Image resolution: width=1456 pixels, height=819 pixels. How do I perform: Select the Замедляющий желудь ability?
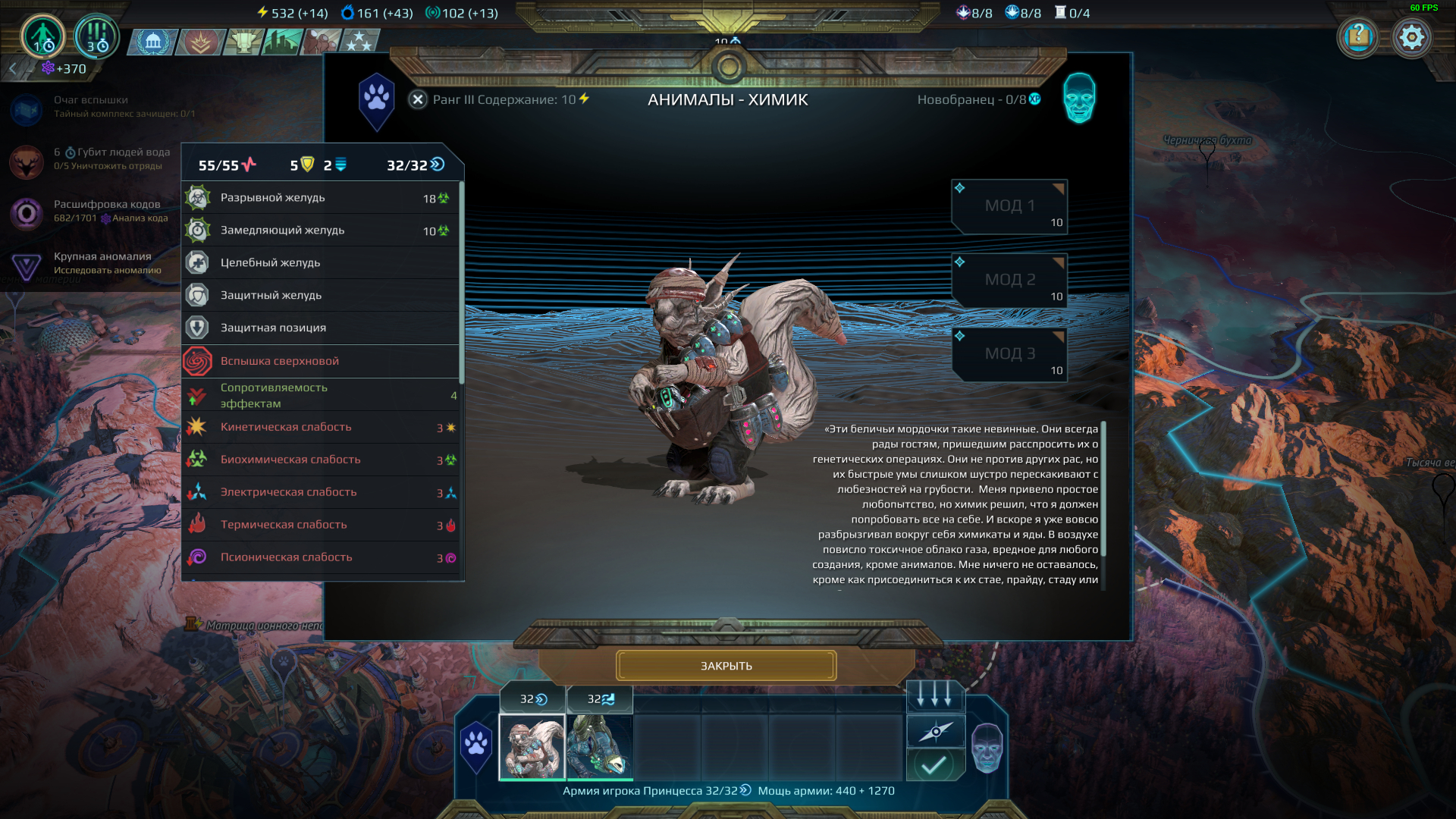pyautogui.click(x=320, y=231)
